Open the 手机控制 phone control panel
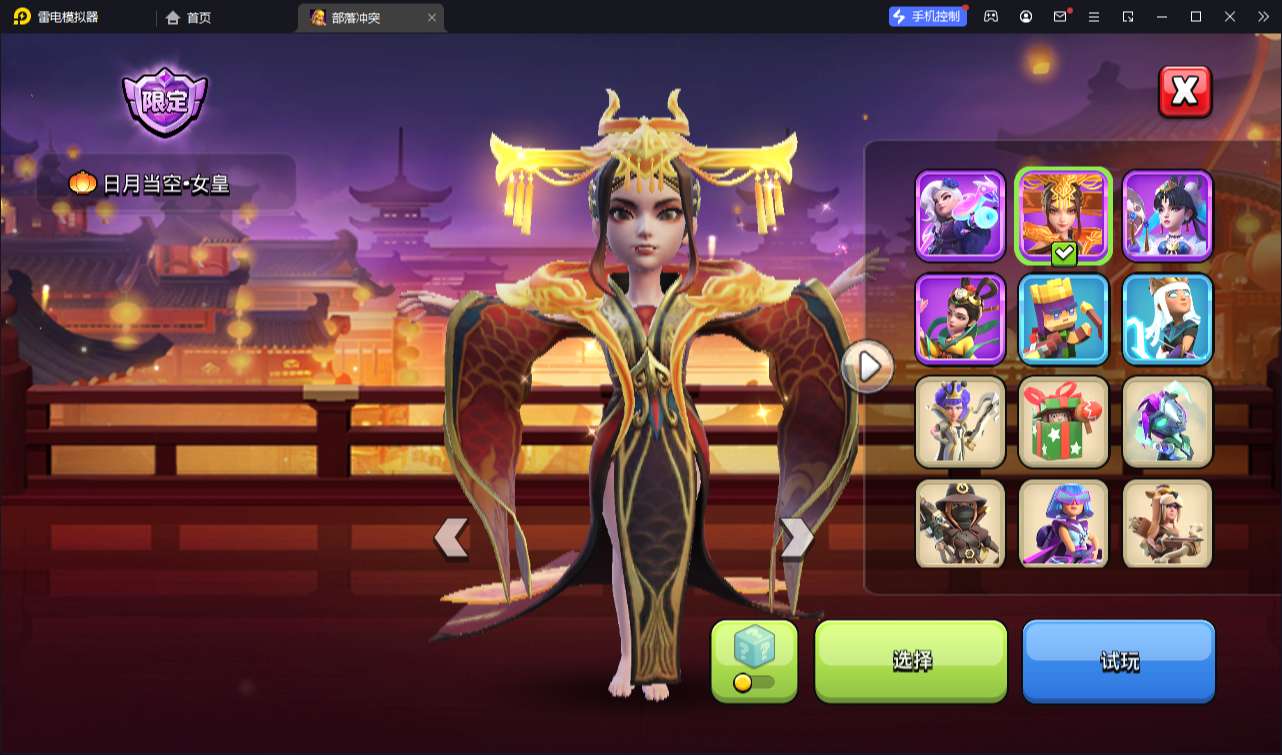Viewport: 1282px width, 755px height. tap(927, 15)
